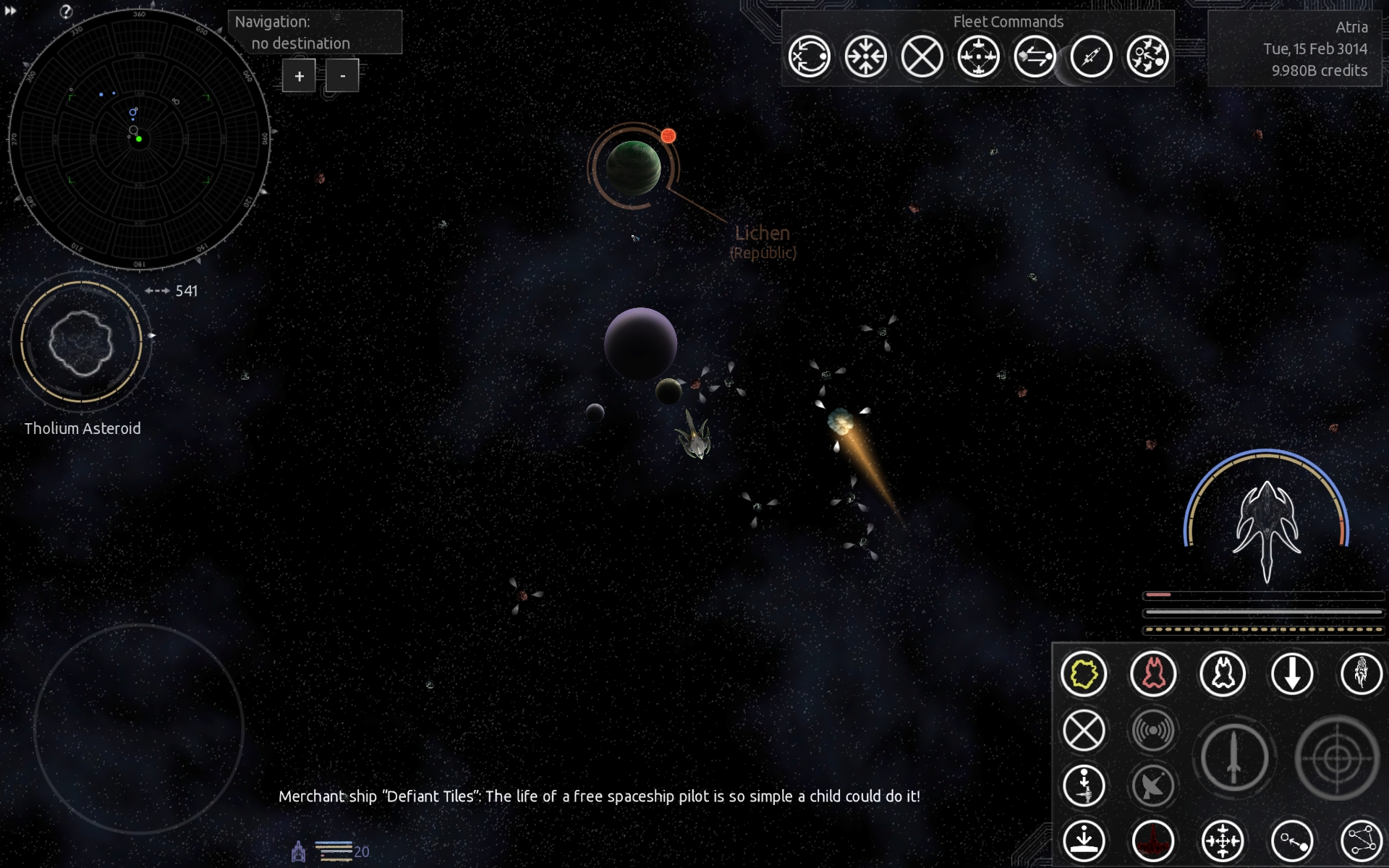The width and height of the screenshot is (1389, 868).
Task: Activate the fleet cargo trade route command
Action: (1035, 56)
